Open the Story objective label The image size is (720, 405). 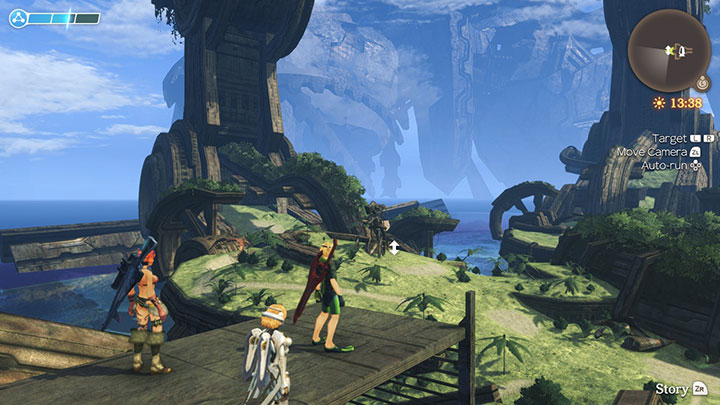pos(671,388)
